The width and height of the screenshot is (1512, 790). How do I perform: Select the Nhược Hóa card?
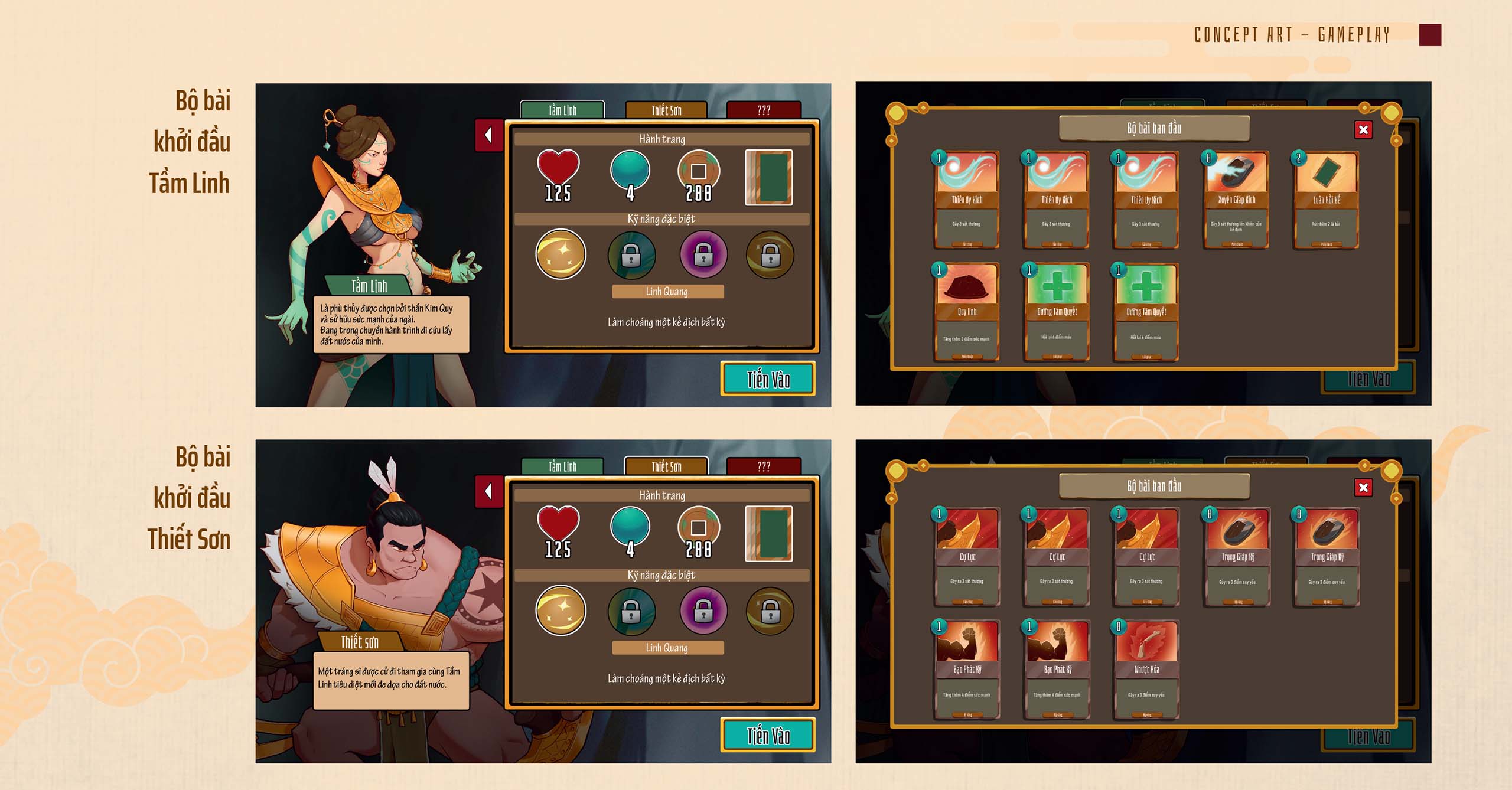point(1146,669)
